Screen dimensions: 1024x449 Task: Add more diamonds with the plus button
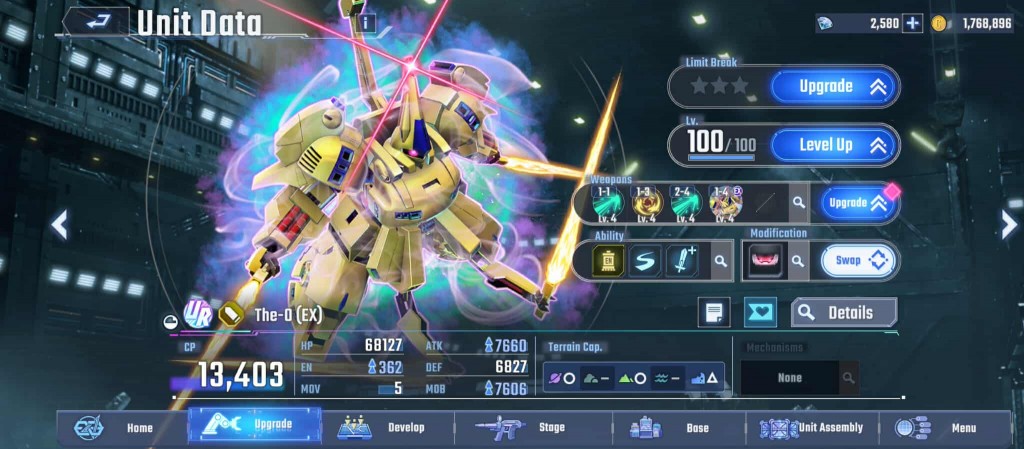[x=912, y=23]
